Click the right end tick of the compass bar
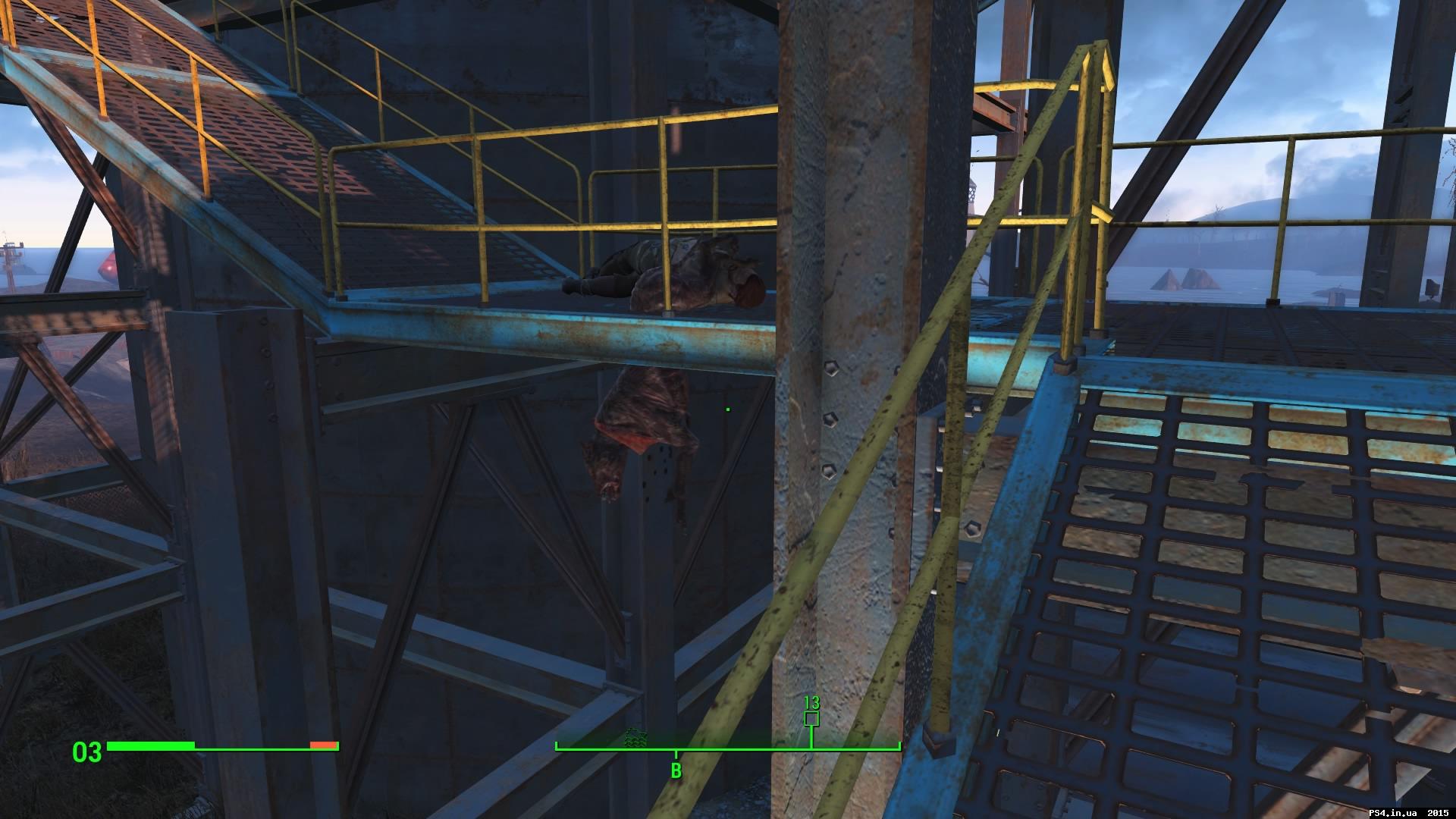1456x819 pixels. click(900, 745)
